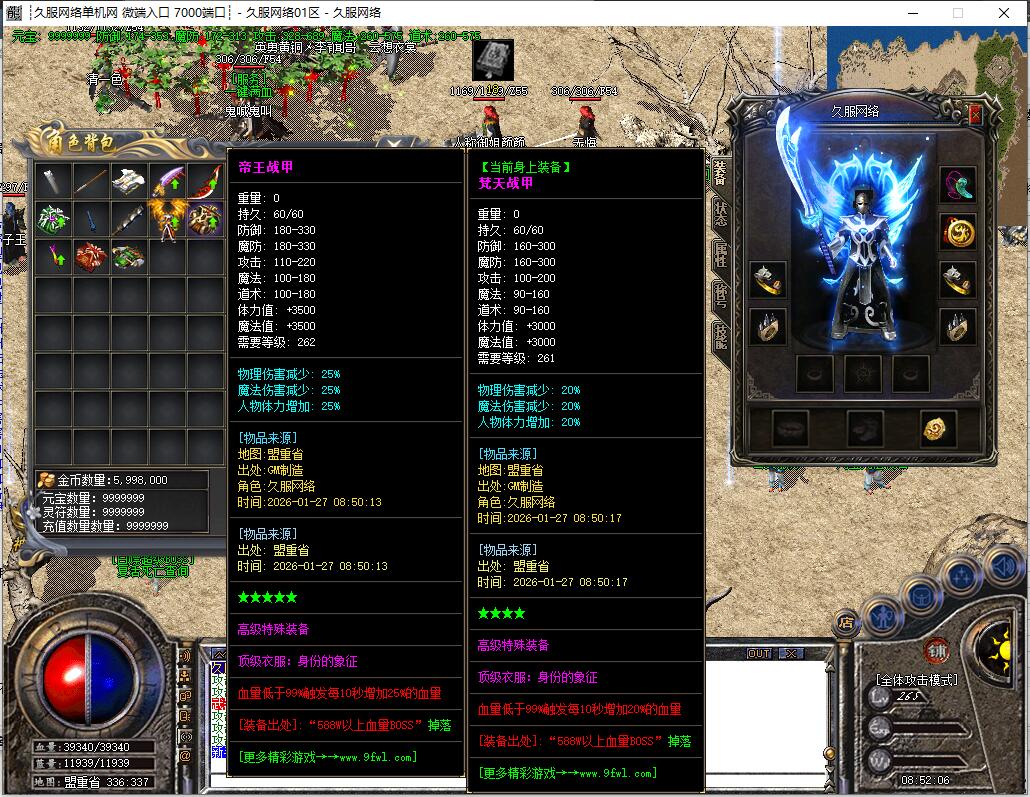This screenshot has width=1030, height=797.
Task: Select the white scroll item in the bag
Action: 130,181
